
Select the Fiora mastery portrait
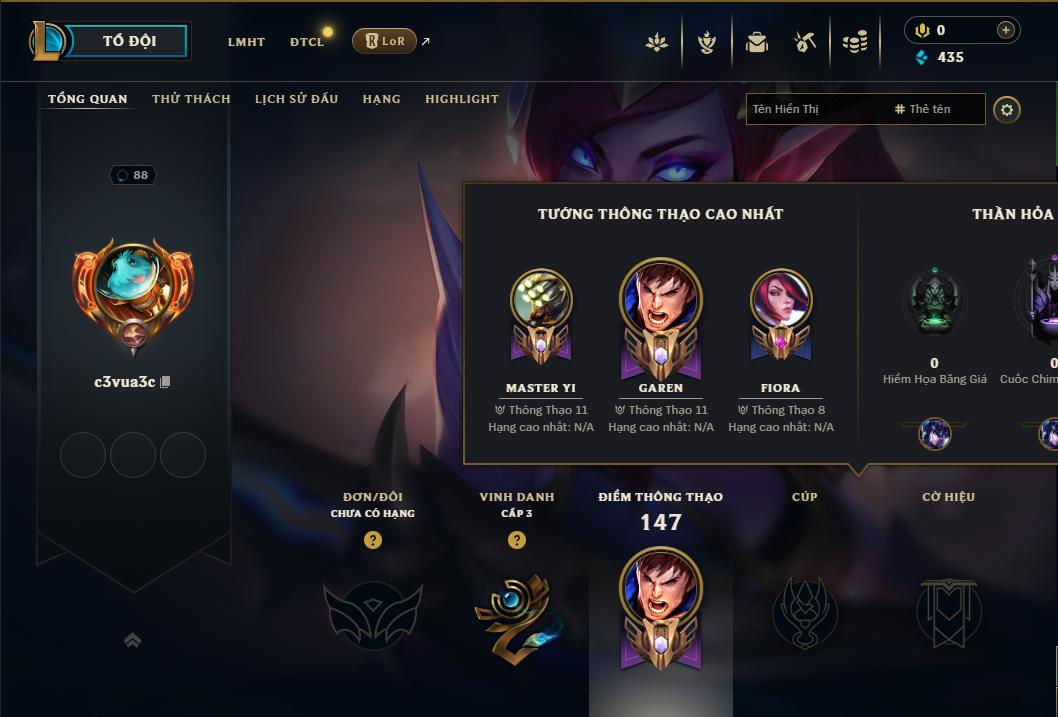click(x=781, y=298)
